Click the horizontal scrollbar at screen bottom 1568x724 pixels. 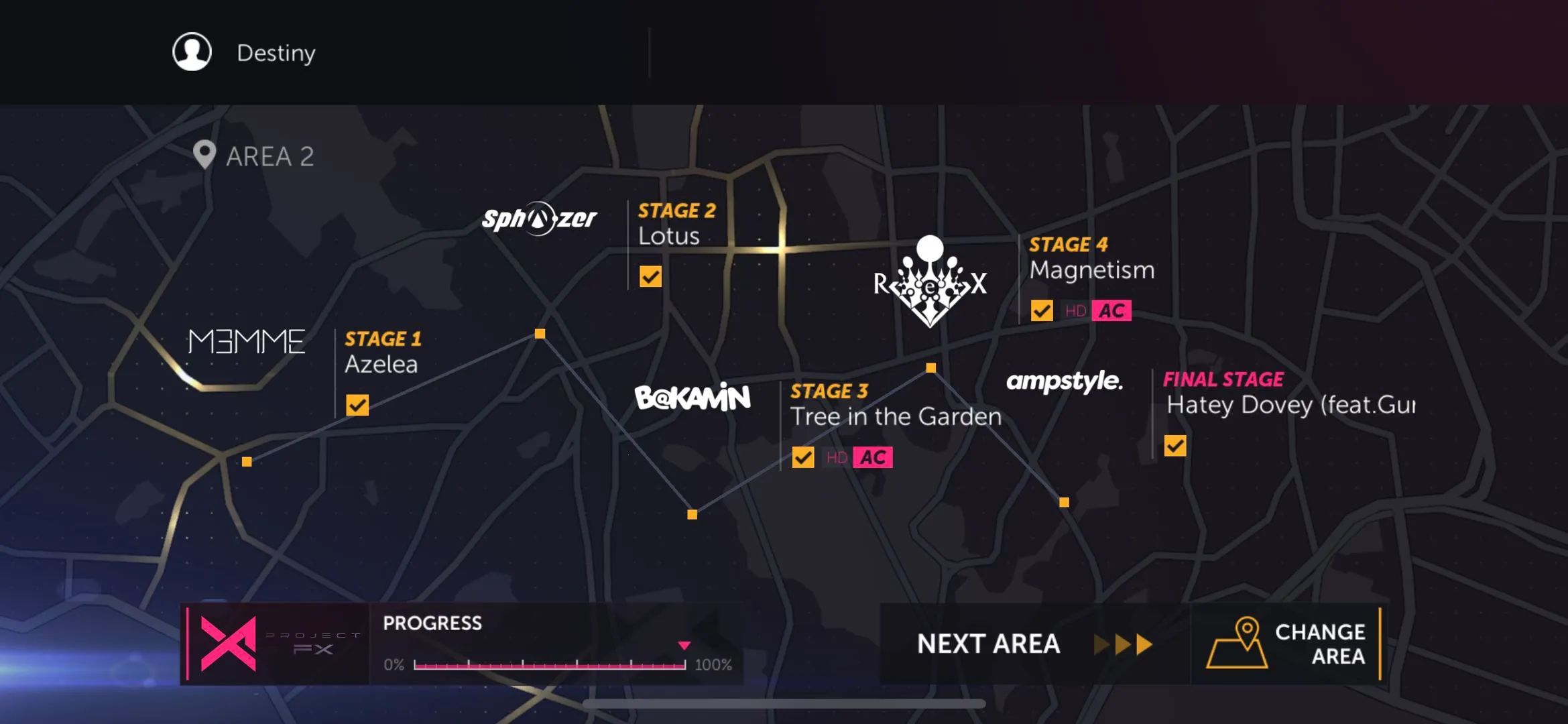click(x=783, y=703)
